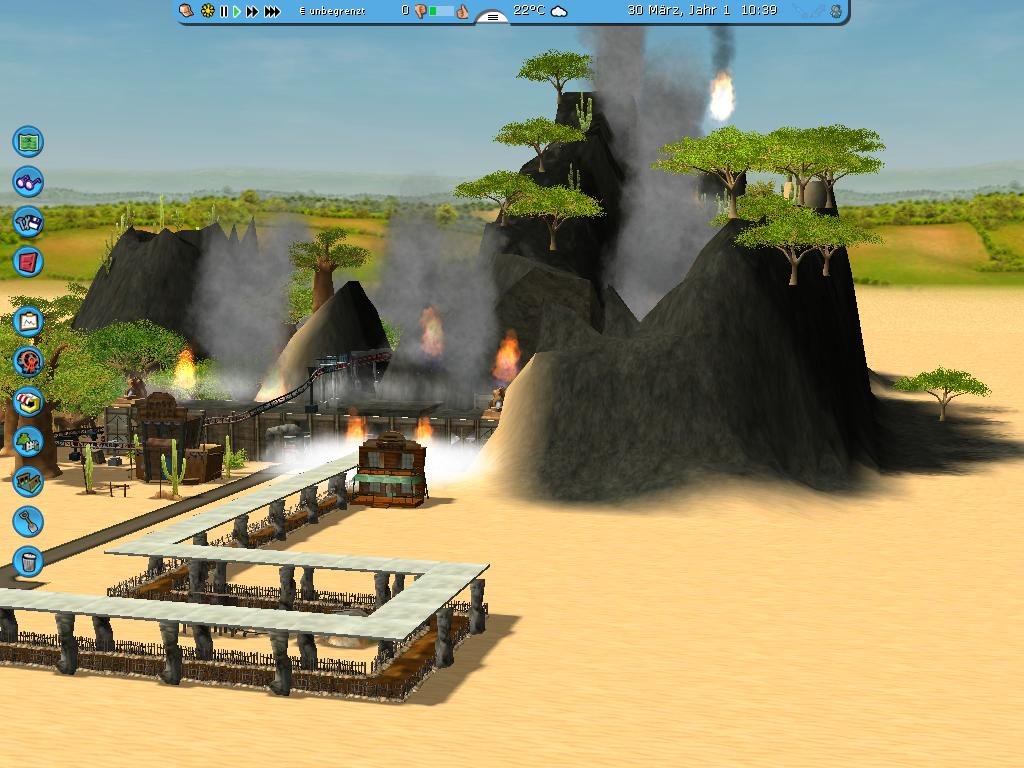
Task: Set game to normal play speed
Action: [x=237, y=11]
